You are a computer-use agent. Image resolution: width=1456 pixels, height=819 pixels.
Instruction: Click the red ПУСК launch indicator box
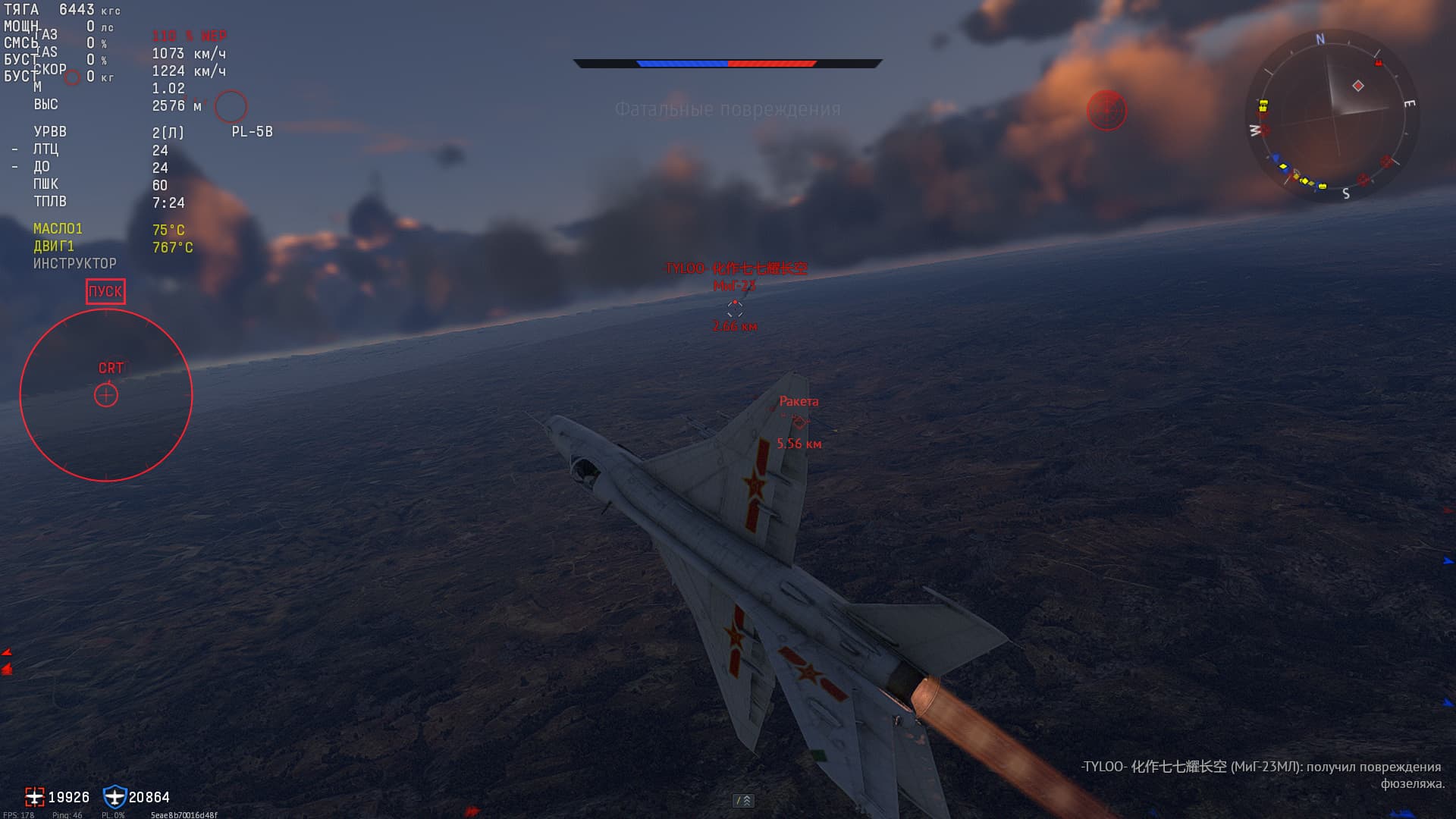(105, 292)
